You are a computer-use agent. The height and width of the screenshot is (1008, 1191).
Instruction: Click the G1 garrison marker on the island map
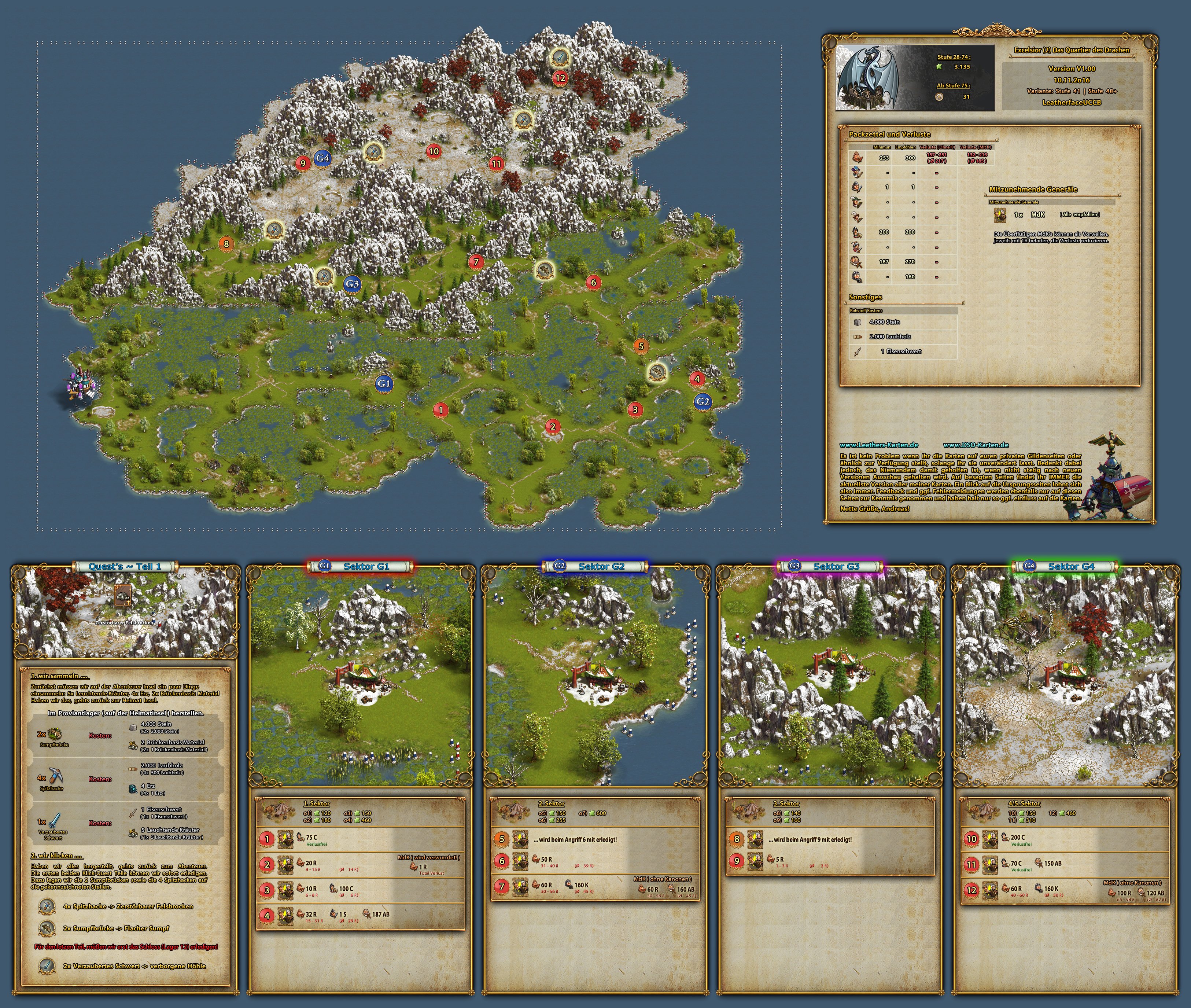click(383, 383)
